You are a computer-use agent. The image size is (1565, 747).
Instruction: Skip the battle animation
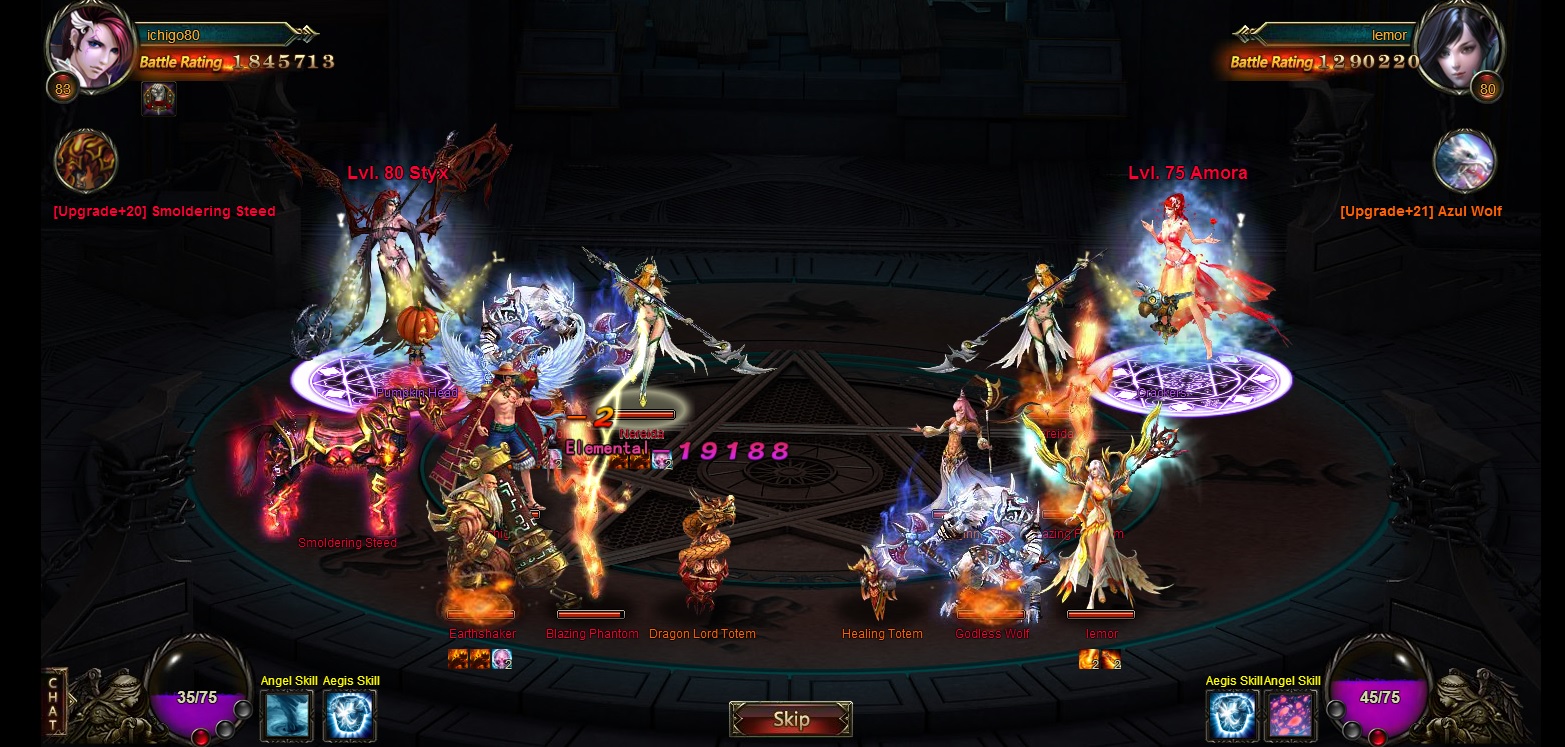[x=790, y=719]
